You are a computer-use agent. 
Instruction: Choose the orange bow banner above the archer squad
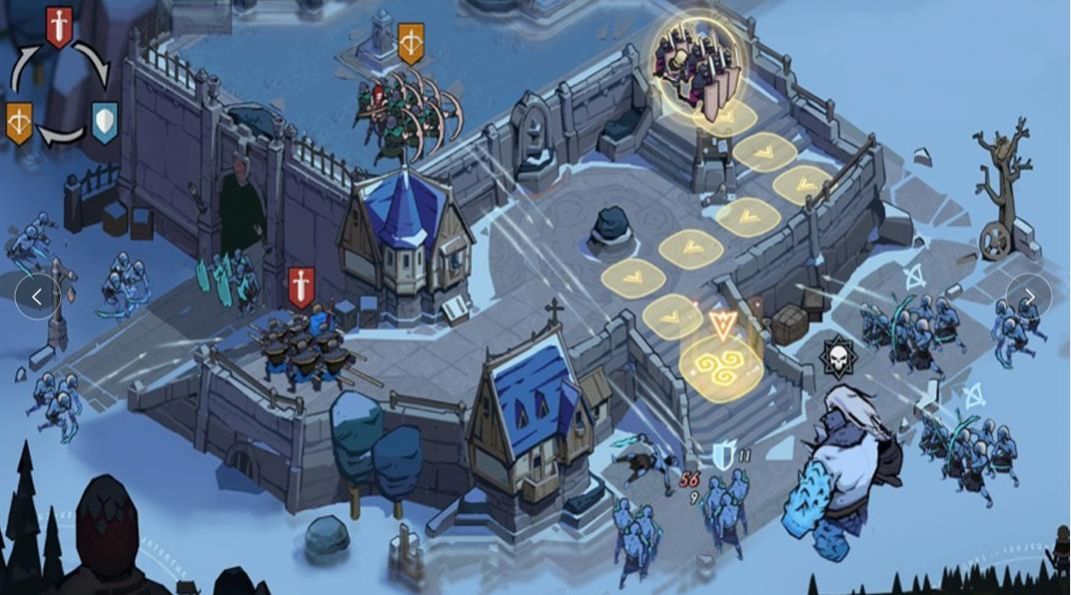coord(411,43)
